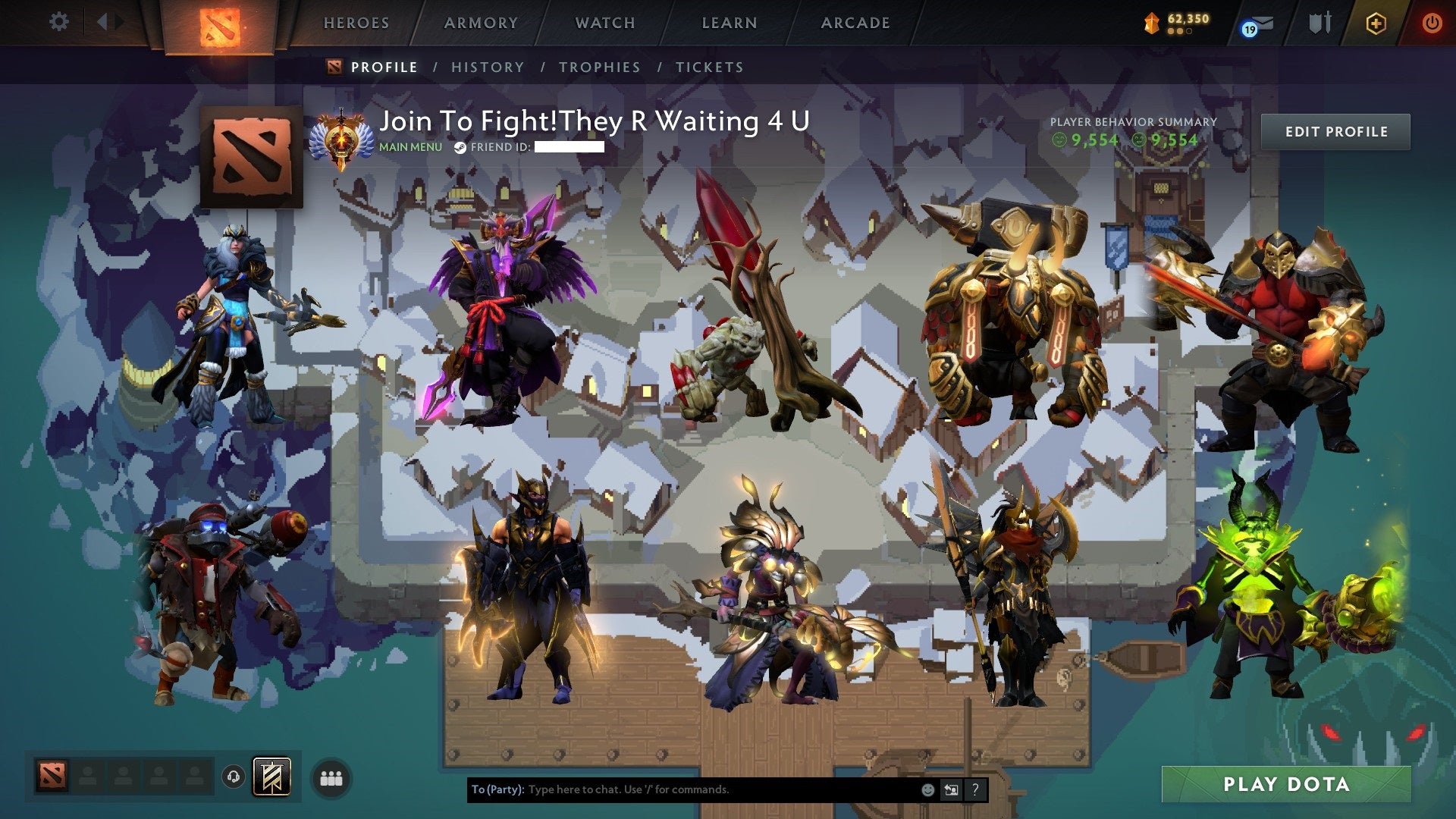Open the settings gear icon
The width and height of the screenshot is (1456, 819).
(58, 22)
